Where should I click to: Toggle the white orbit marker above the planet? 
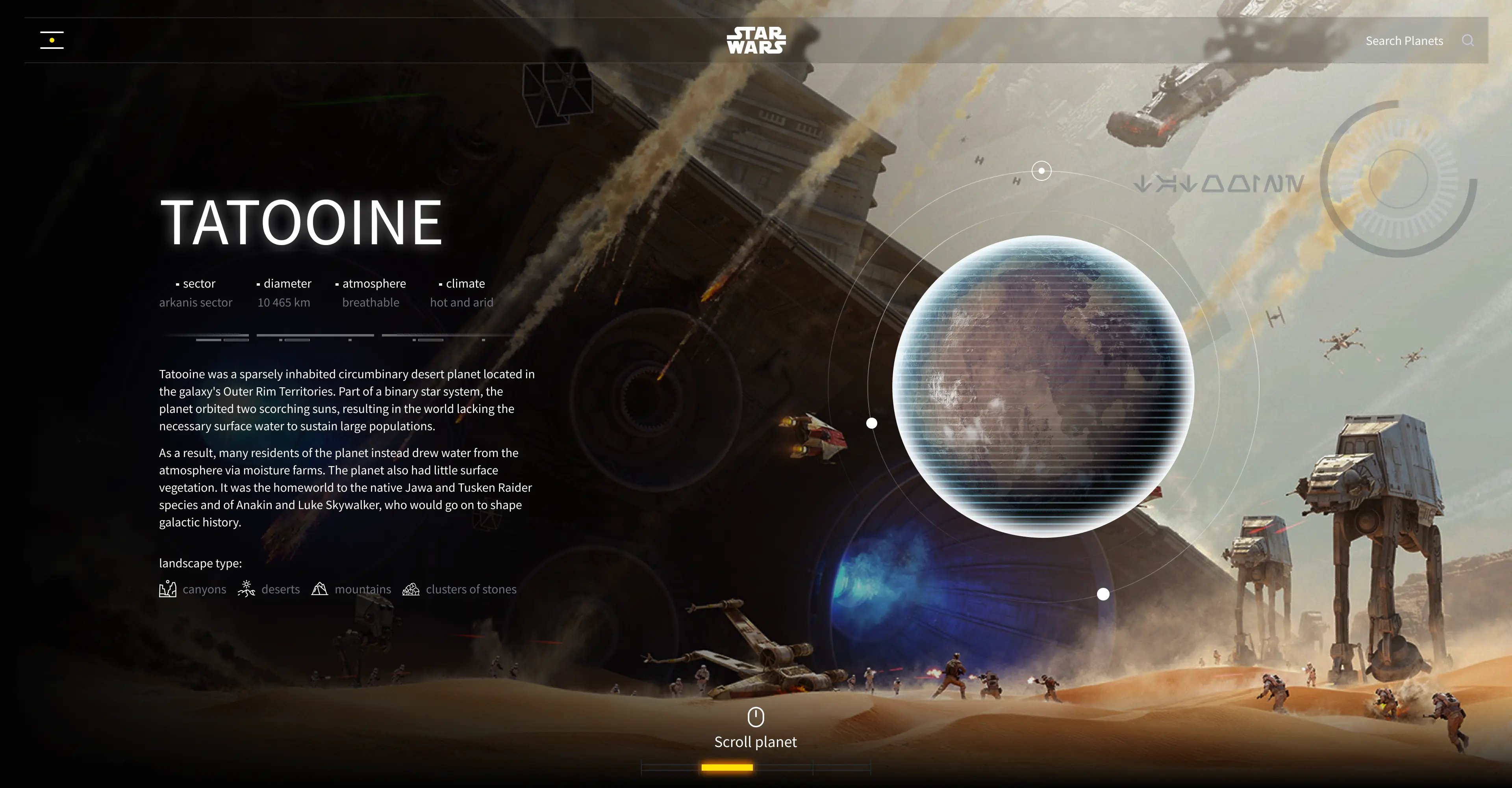[x=1041, y=170]
